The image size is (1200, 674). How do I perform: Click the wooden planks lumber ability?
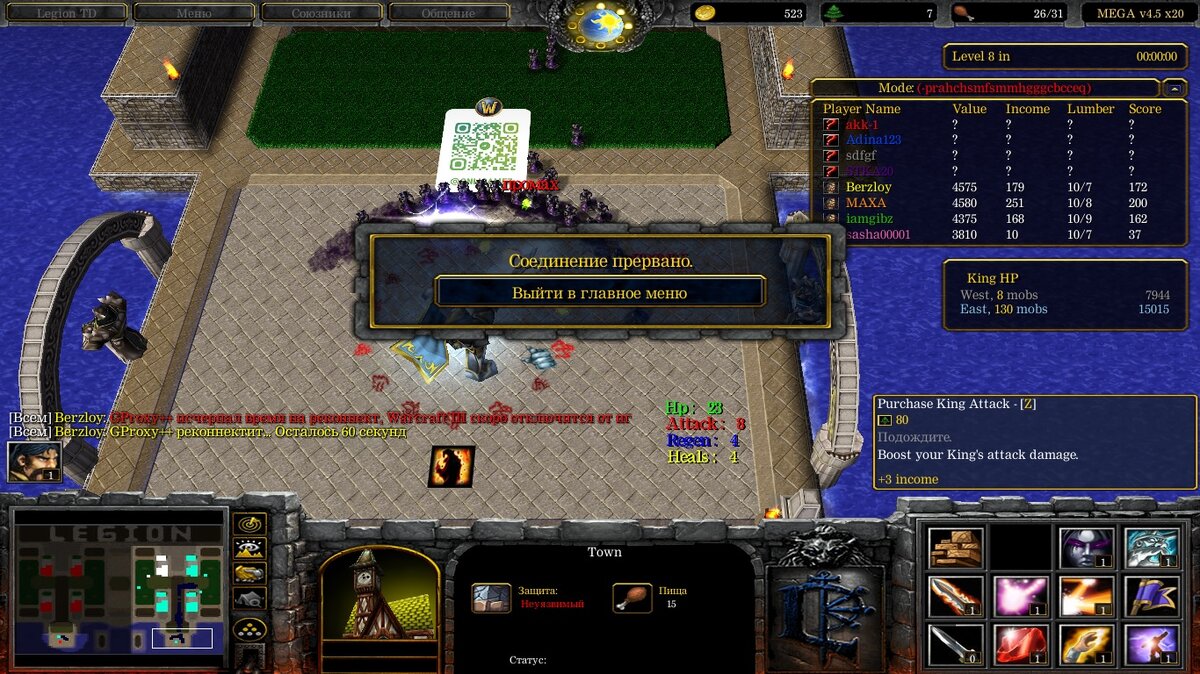955,548
